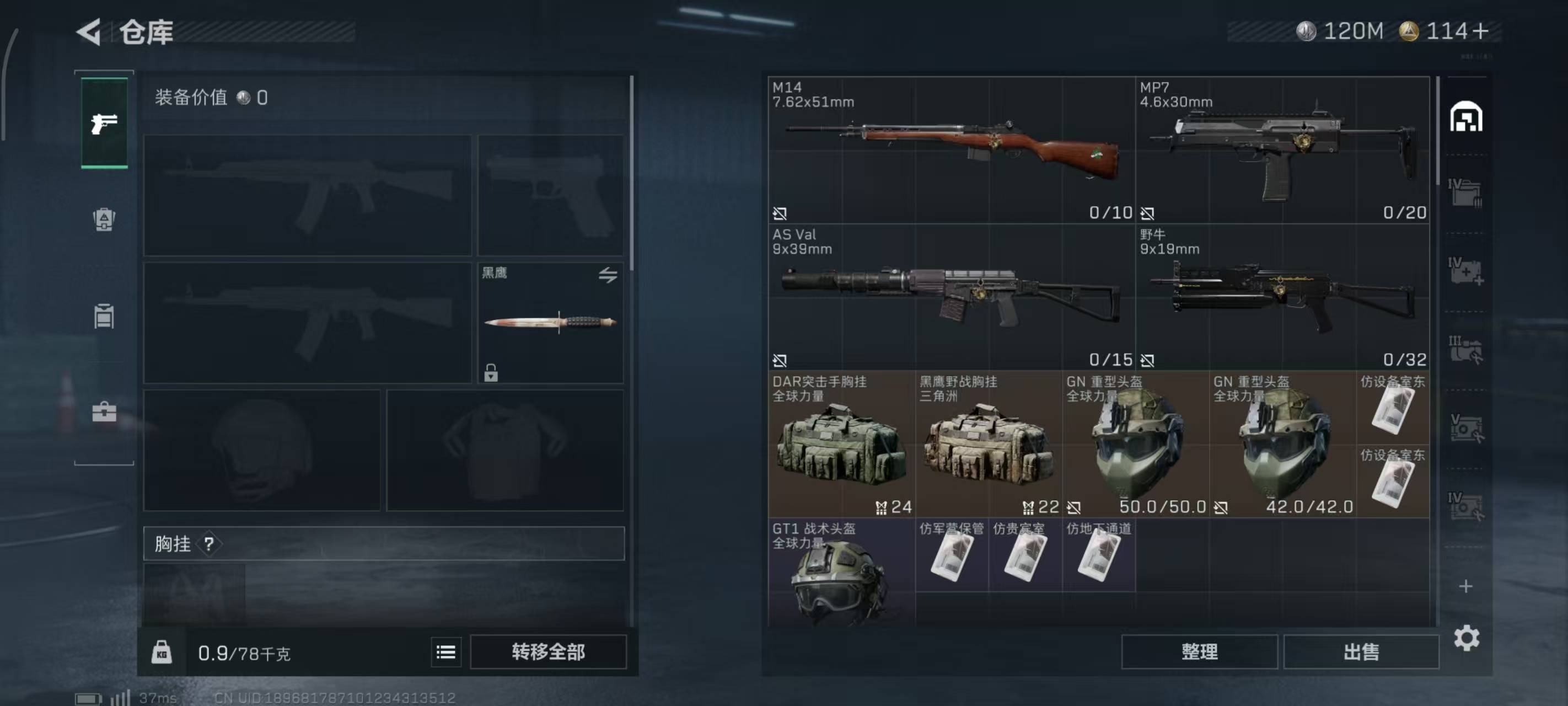Screen dimensions: 1568x706
Task: Pick the AS Val rifle slot
Action: [x=952, y=297]
